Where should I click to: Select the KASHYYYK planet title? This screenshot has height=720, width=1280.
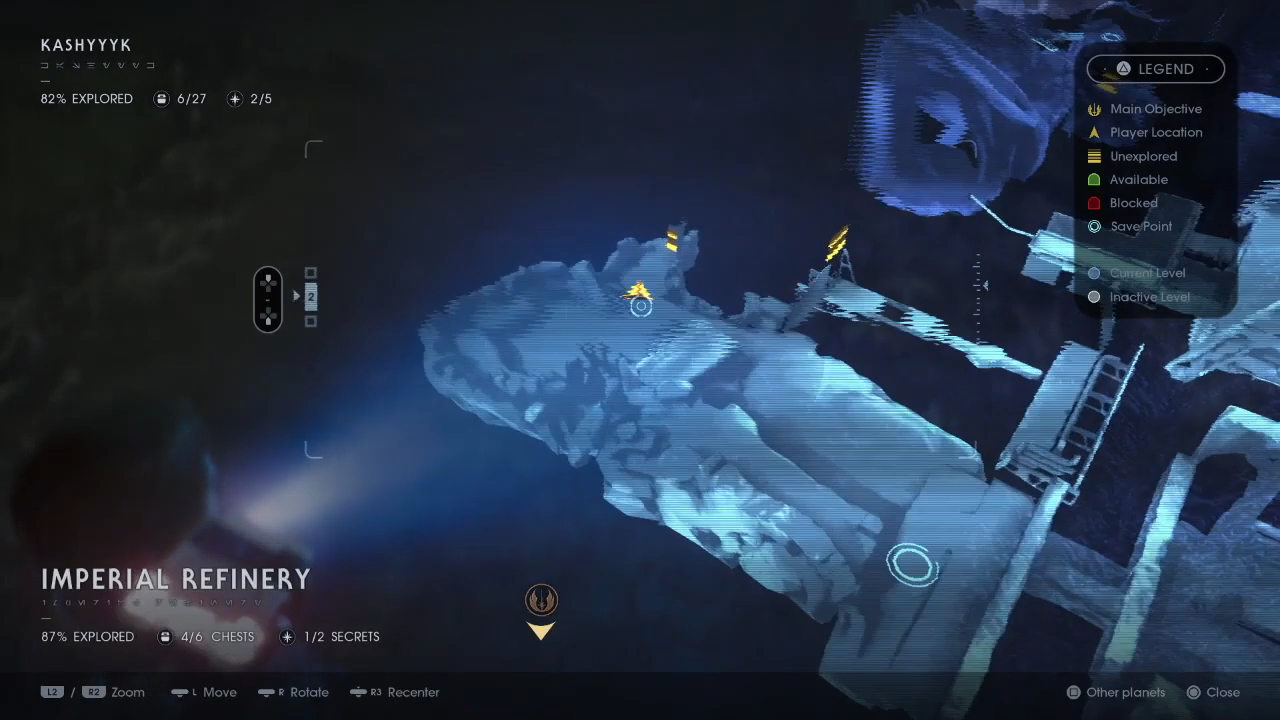point(85,45)
